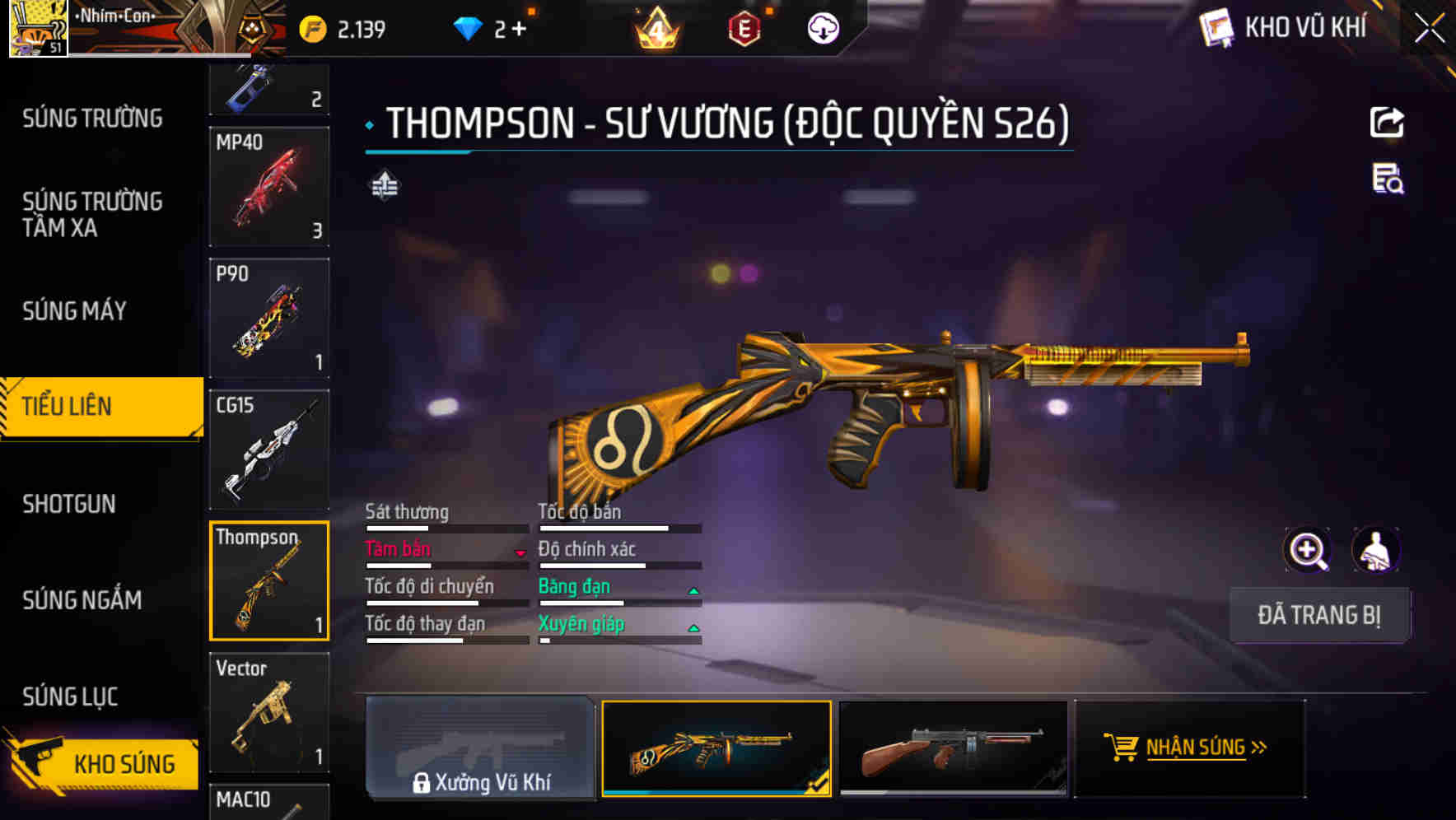Click the weapon badge icon under the Thompson title
Image resolution: width=1456 pixels, height=820 pixels.
point(384,188)
